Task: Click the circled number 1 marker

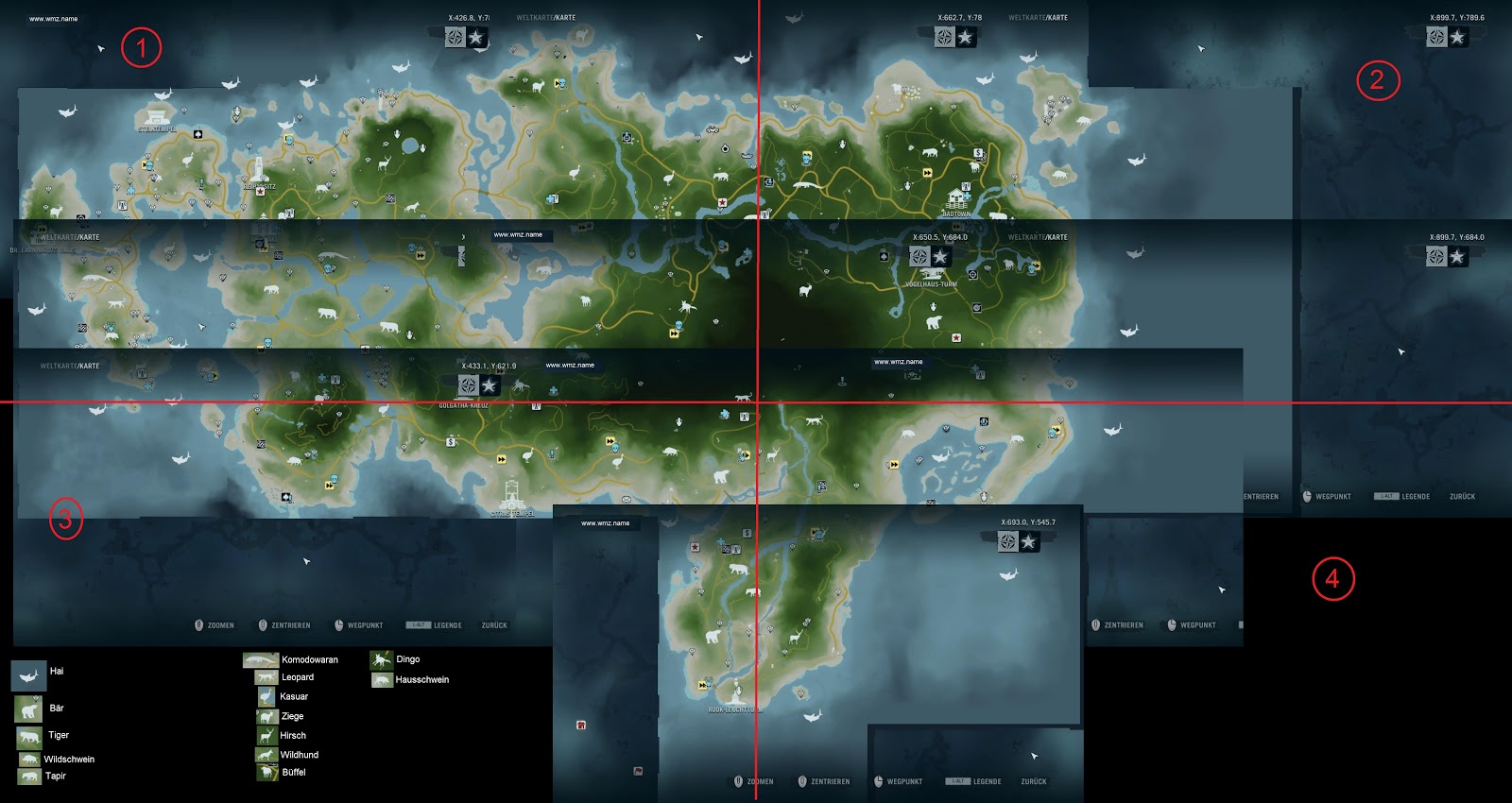Action: (x=140, y=47)
